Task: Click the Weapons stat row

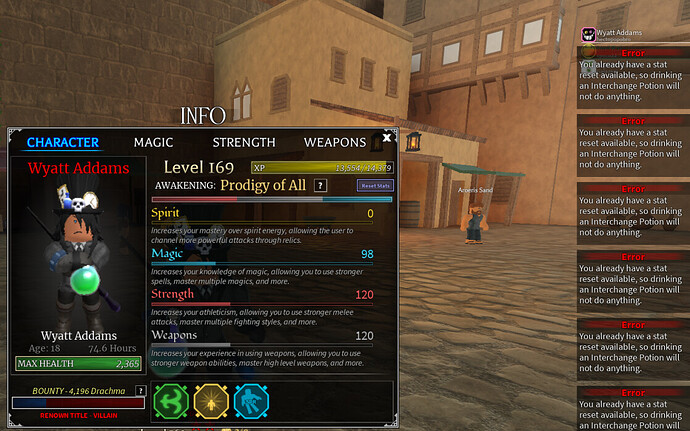Action: click(262, 336)
